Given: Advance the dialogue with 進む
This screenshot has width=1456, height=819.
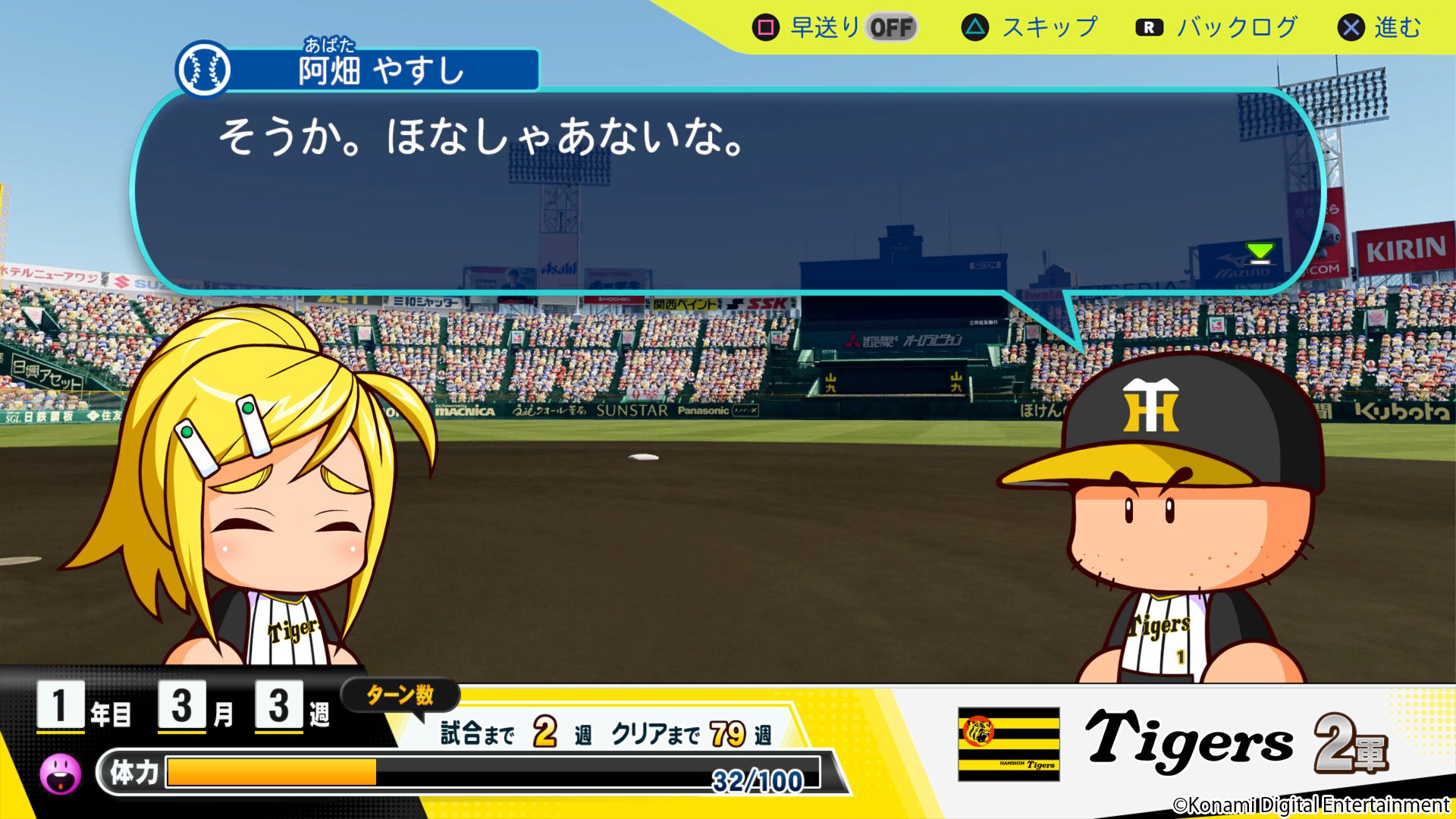Looking at the screenshot, I should 1379,28.
